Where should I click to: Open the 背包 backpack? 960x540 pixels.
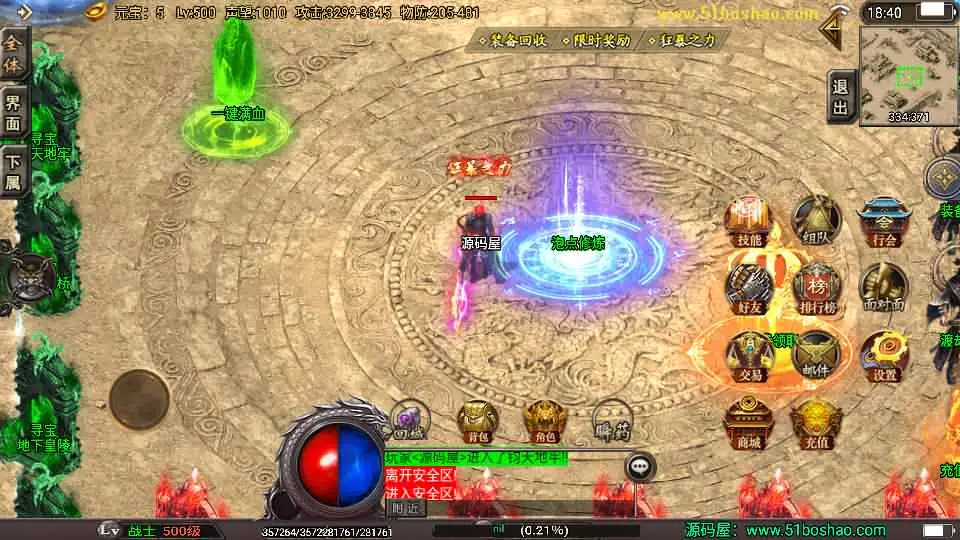pyautogui.click(x=477, y=421)
